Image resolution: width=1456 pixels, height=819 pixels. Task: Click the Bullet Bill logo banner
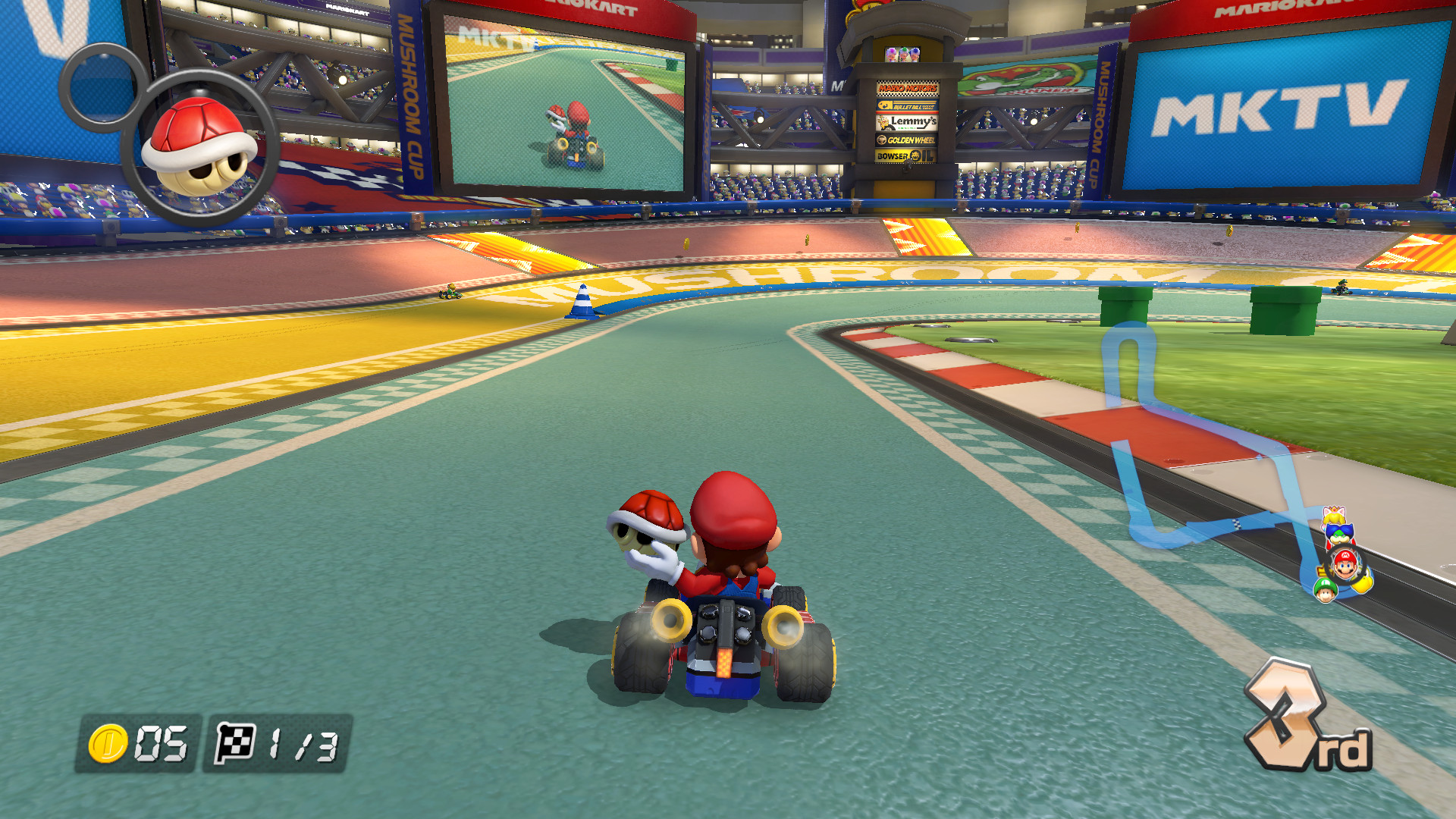[908, 106]
